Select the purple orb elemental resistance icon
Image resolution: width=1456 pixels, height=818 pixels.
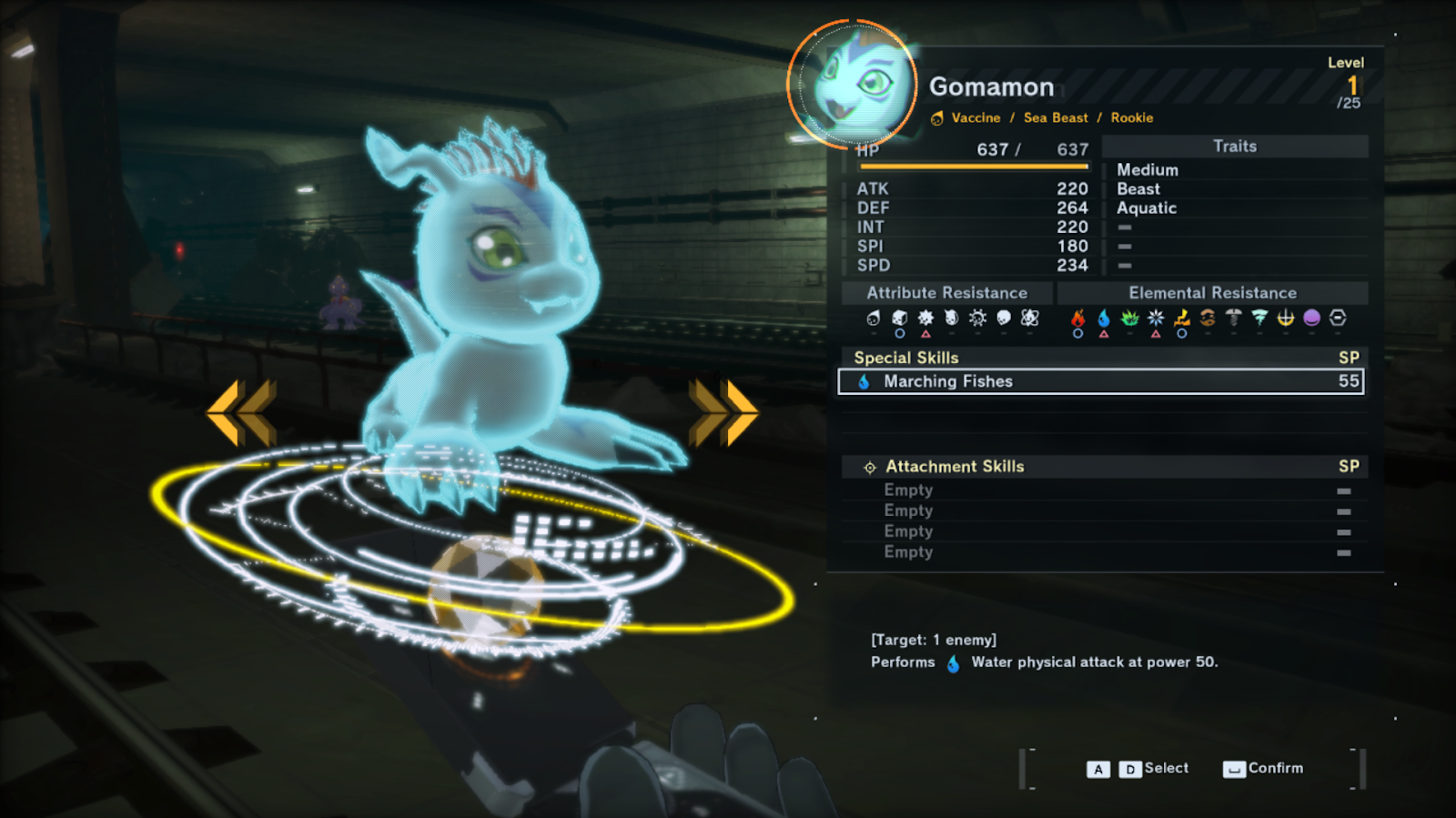1311,318
